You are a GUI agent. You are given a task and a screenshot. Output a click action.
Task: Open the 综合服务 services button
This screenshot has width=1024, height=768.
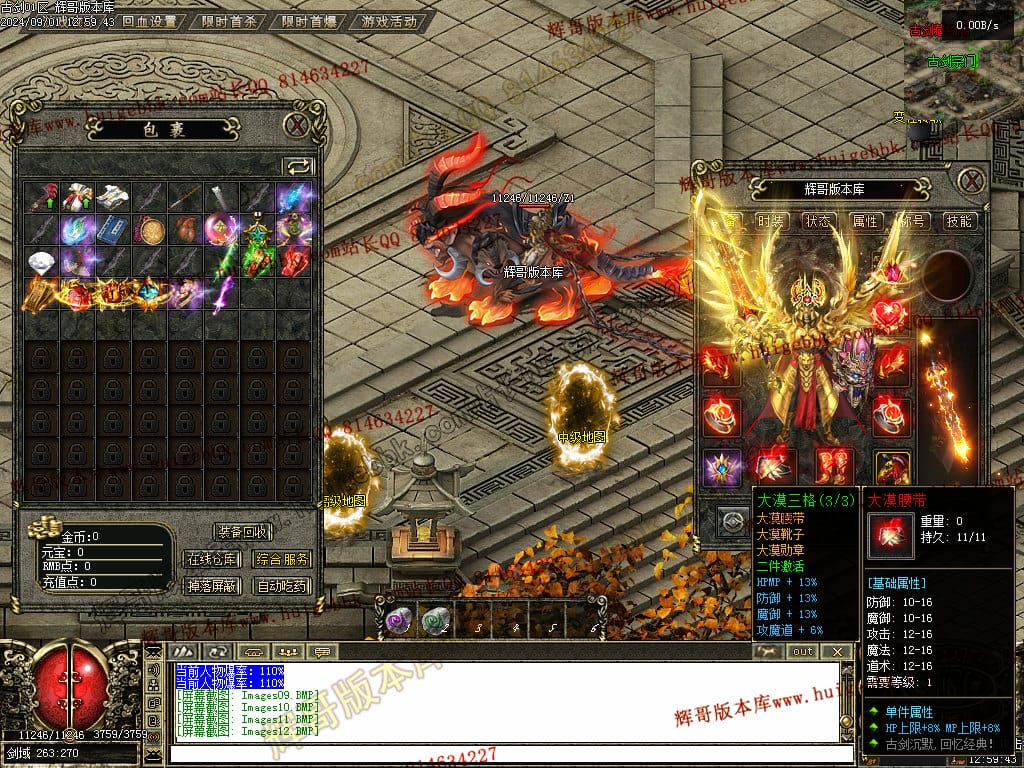tap(282, 559)
